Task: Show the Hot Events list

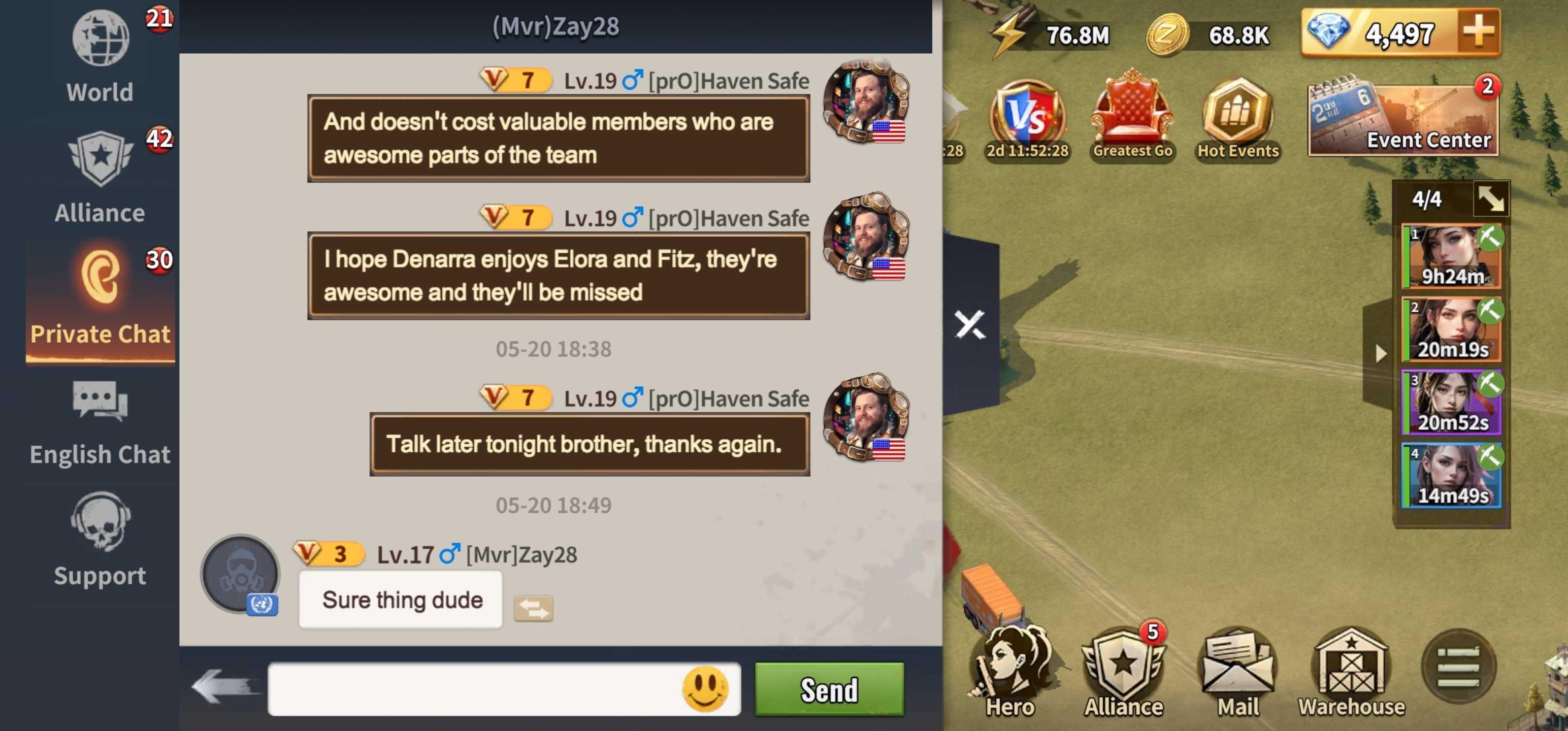Action: pyautogui.click(x=1238, y=119)
